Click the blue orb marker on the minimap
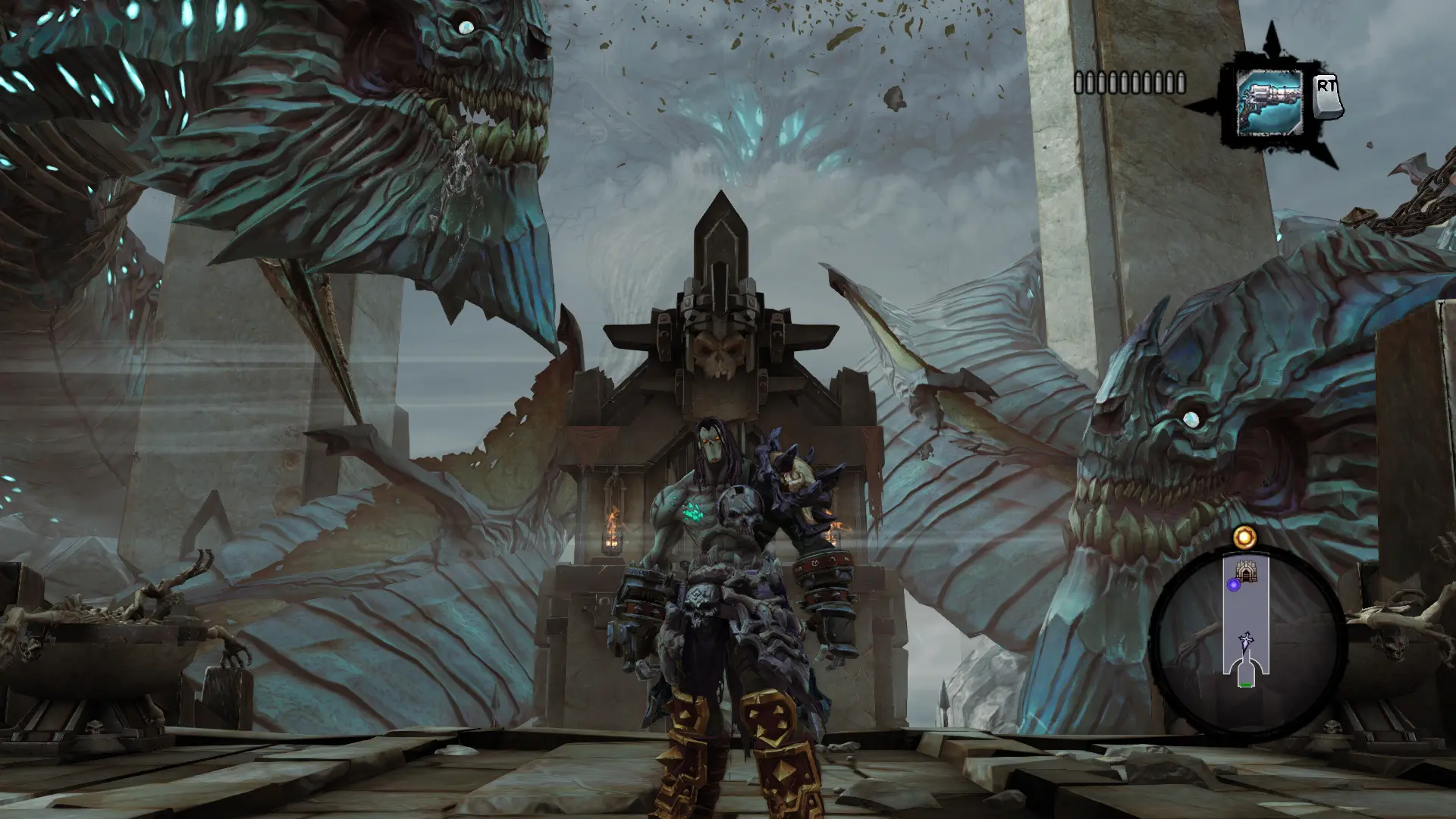The width and height of the screenshot is (1456, 819). 1234,585
